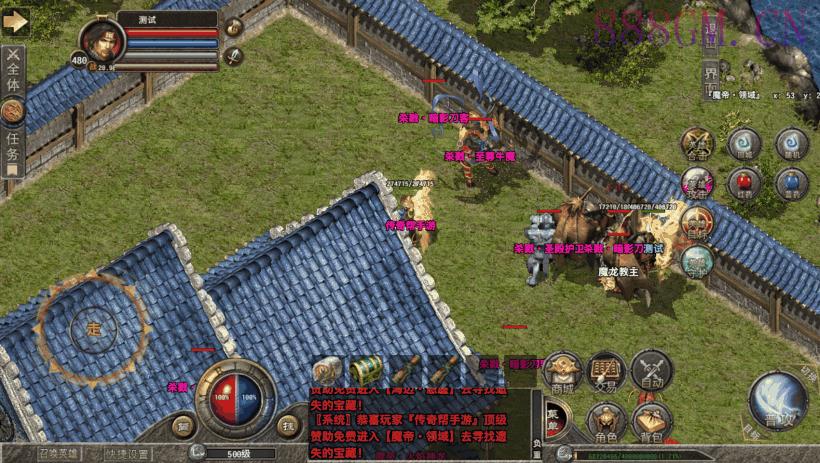This screenshot has height=463, width=820.
Task: Toggle 自动 auto-combat
Action: [x=652, y=370]
